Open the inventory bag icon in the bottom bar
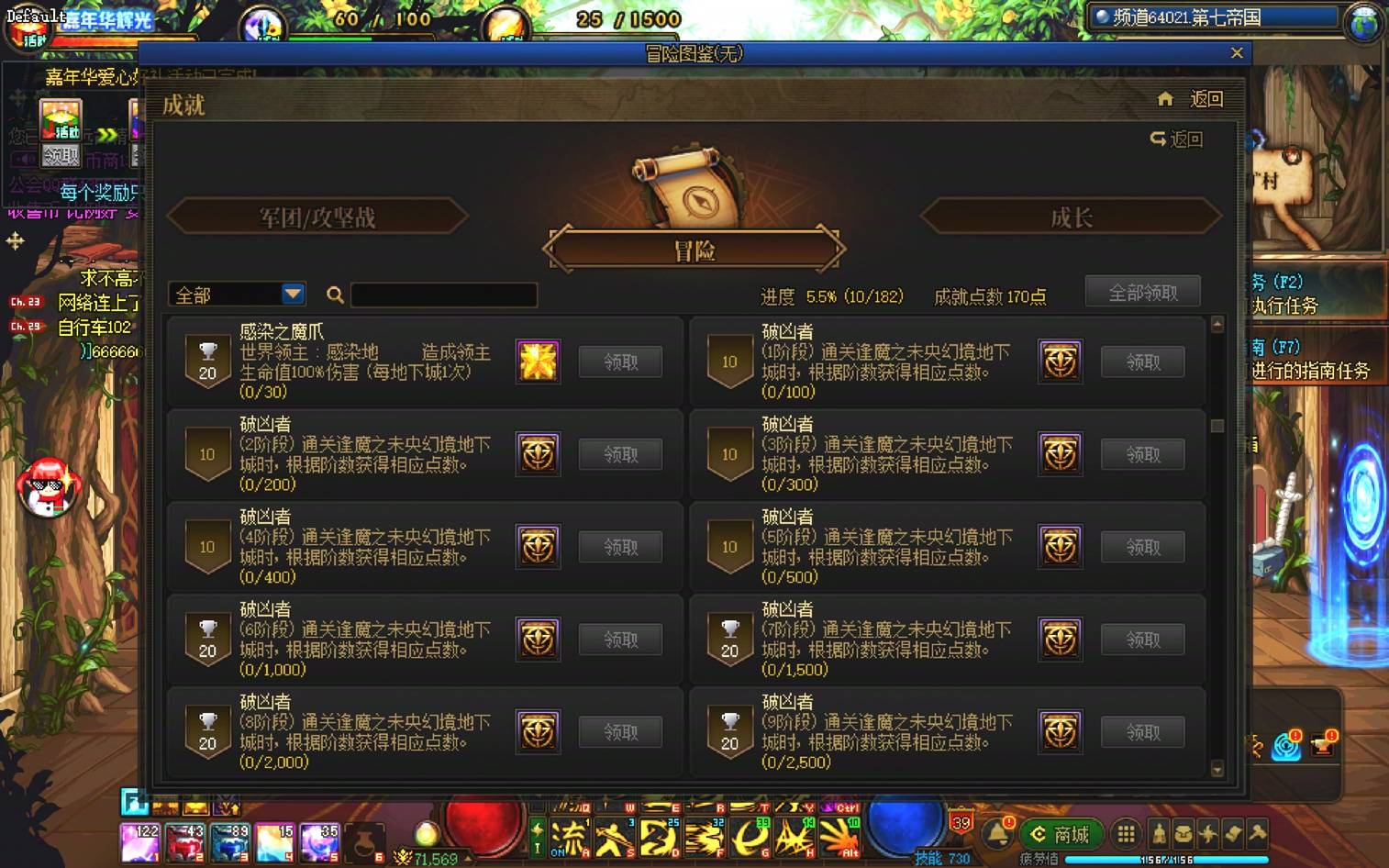The width and height of the screenshot is (1389, 868). (1184, 832)
